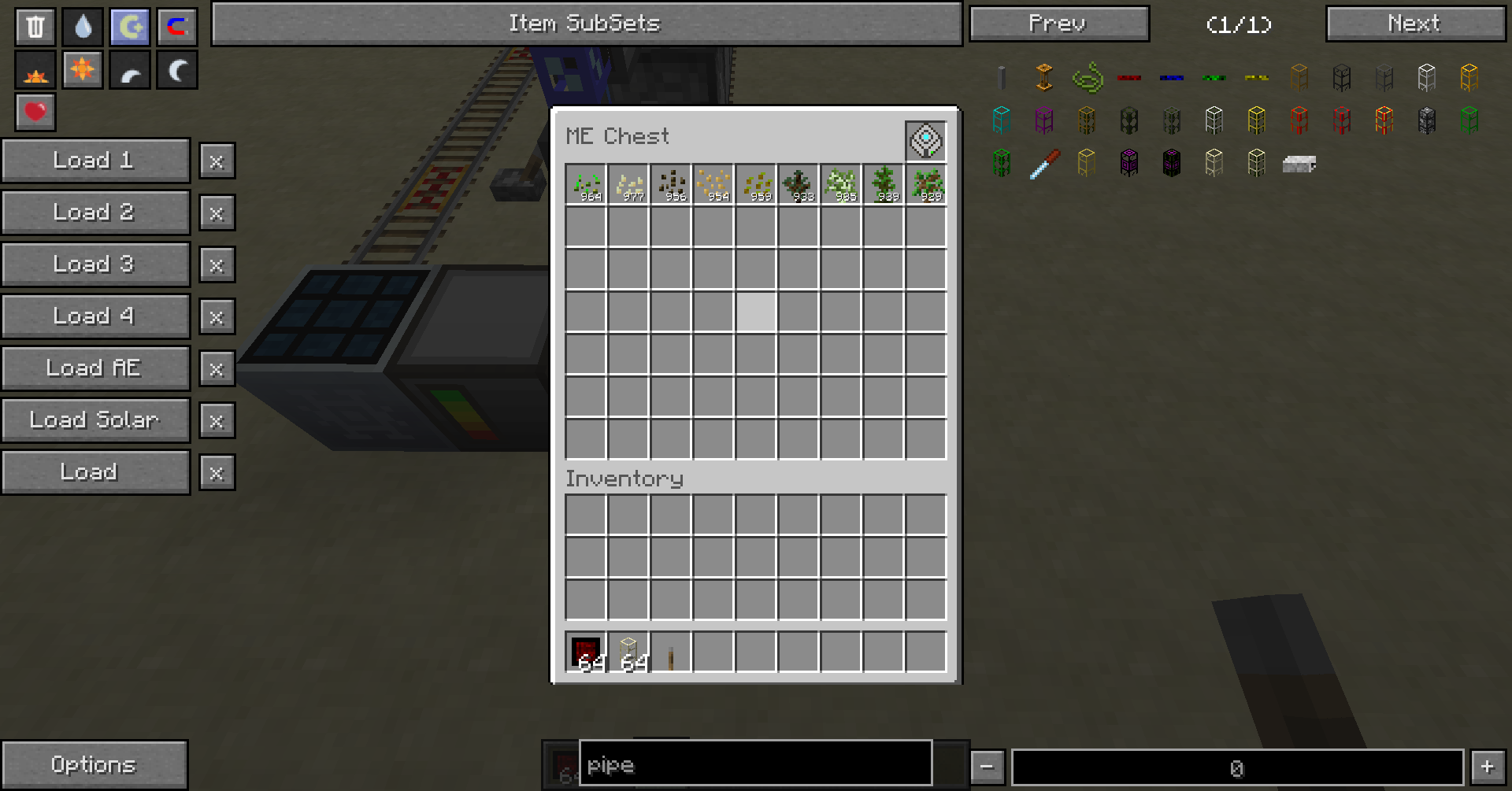The width and height of the screenshot is (1512, 791).
Task: Toggle trash delete mode
Action: click(x=35, y=27)
